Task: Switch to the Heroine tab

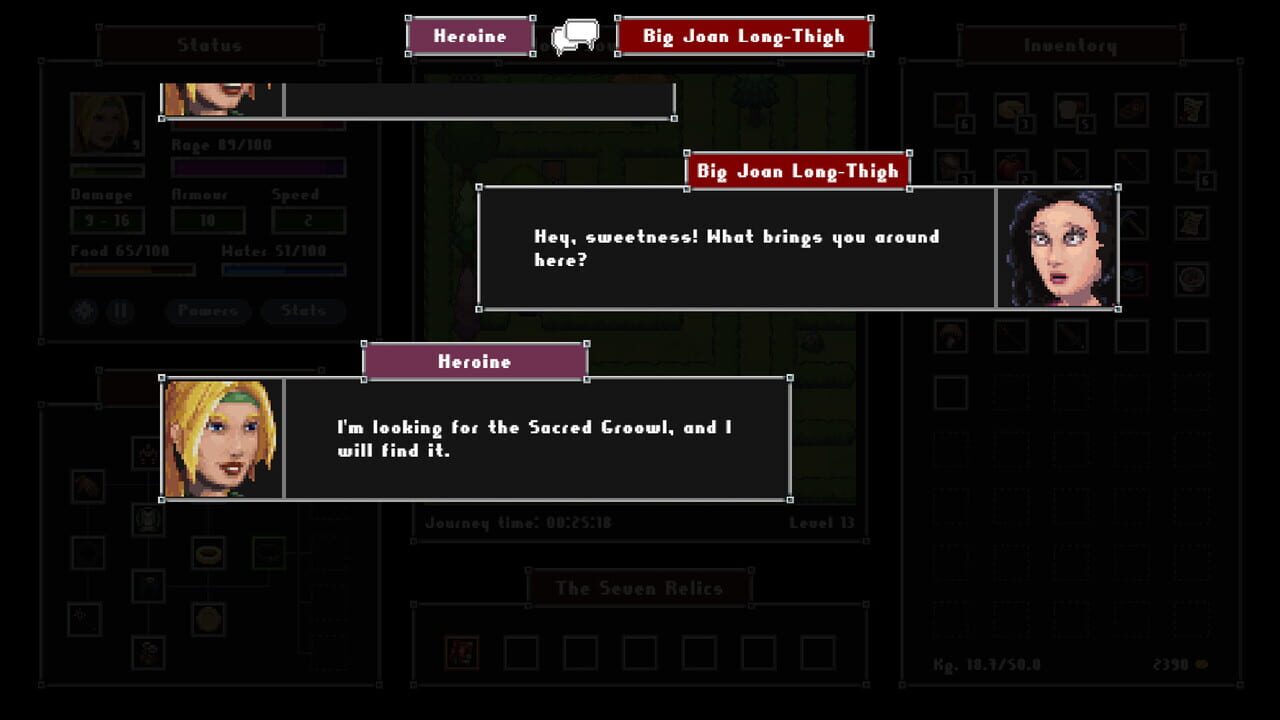Action: (x=469, y=34)
